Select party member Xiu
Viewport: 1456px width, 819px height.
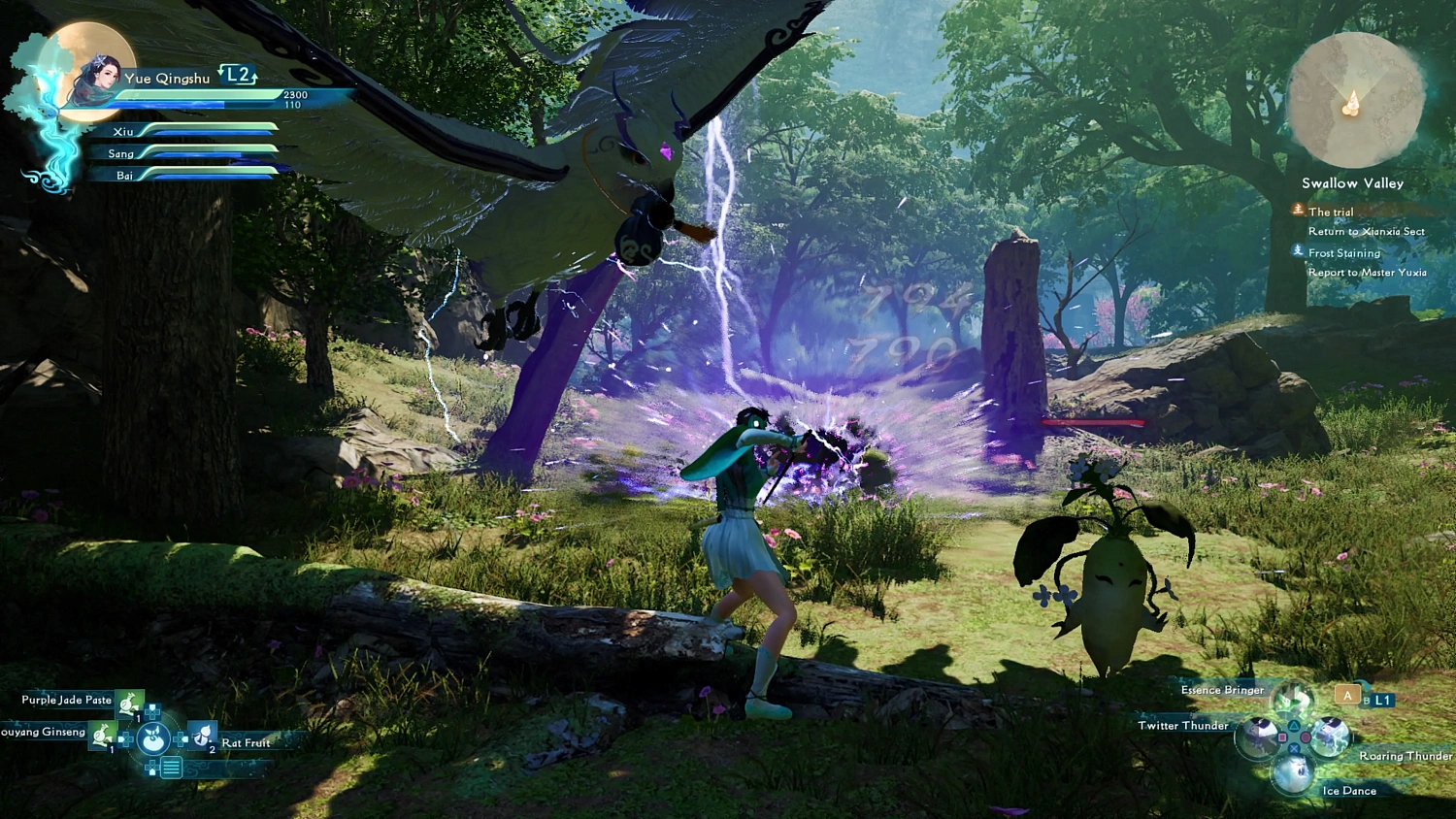(x=123, y=132)
